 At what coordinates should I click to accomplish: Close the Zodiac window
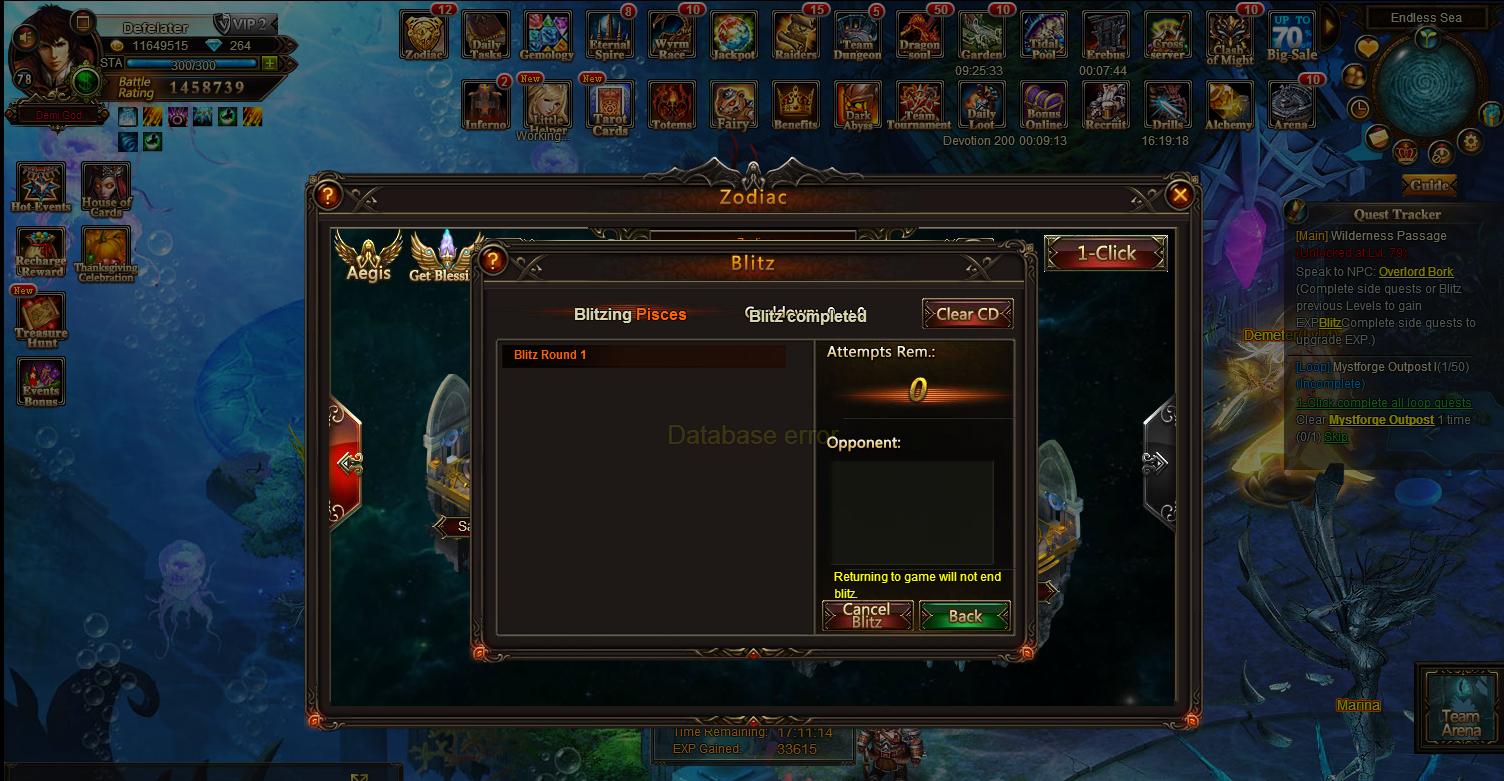click(x=1180, y=195)
